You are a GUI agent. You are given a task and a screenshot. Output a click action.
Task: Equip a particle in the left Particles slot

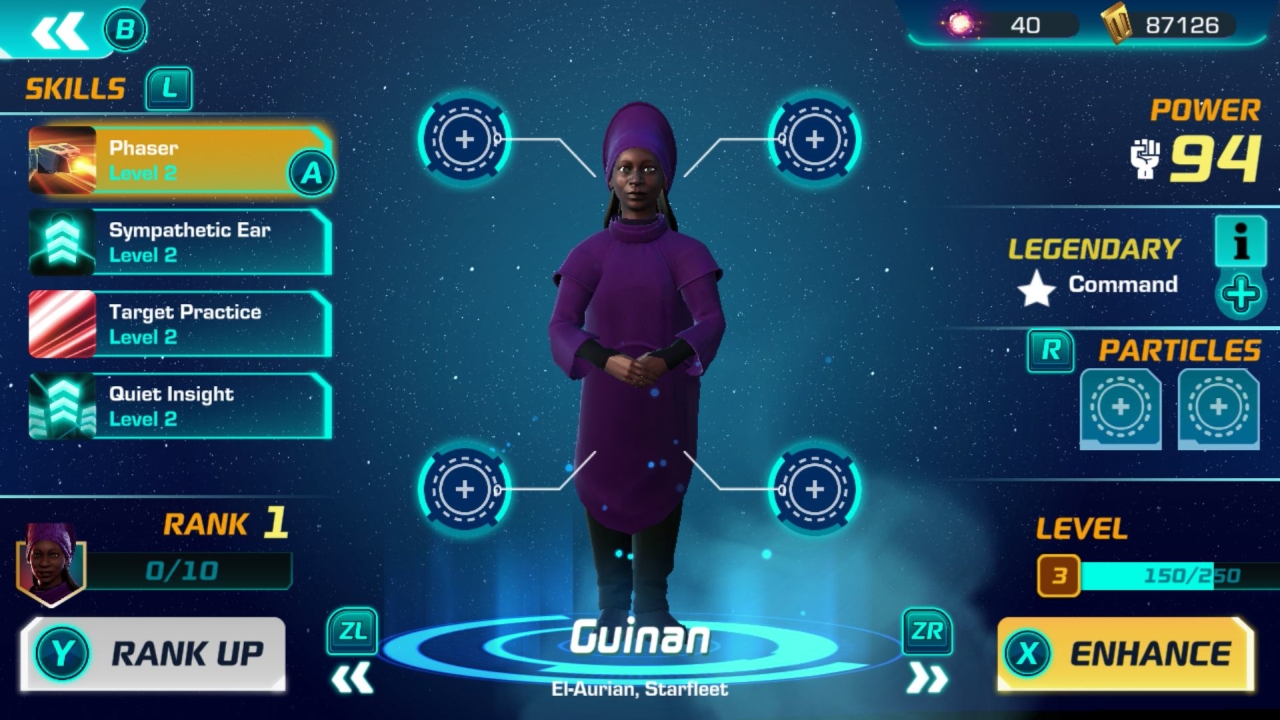1120,408
